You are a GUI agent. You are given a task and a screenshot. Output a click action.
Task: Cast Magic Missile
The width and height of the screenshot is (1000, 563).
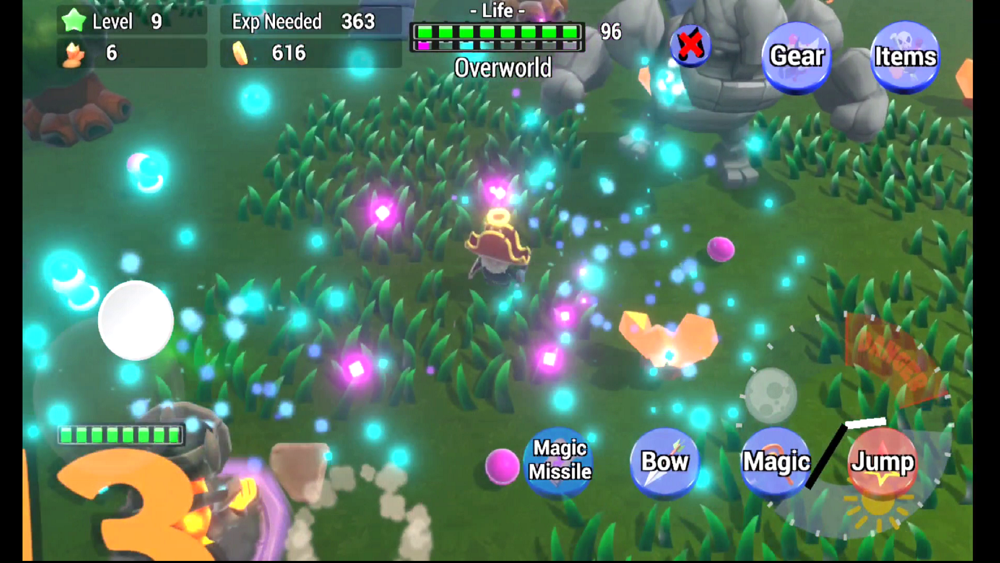tap(559, 461)
